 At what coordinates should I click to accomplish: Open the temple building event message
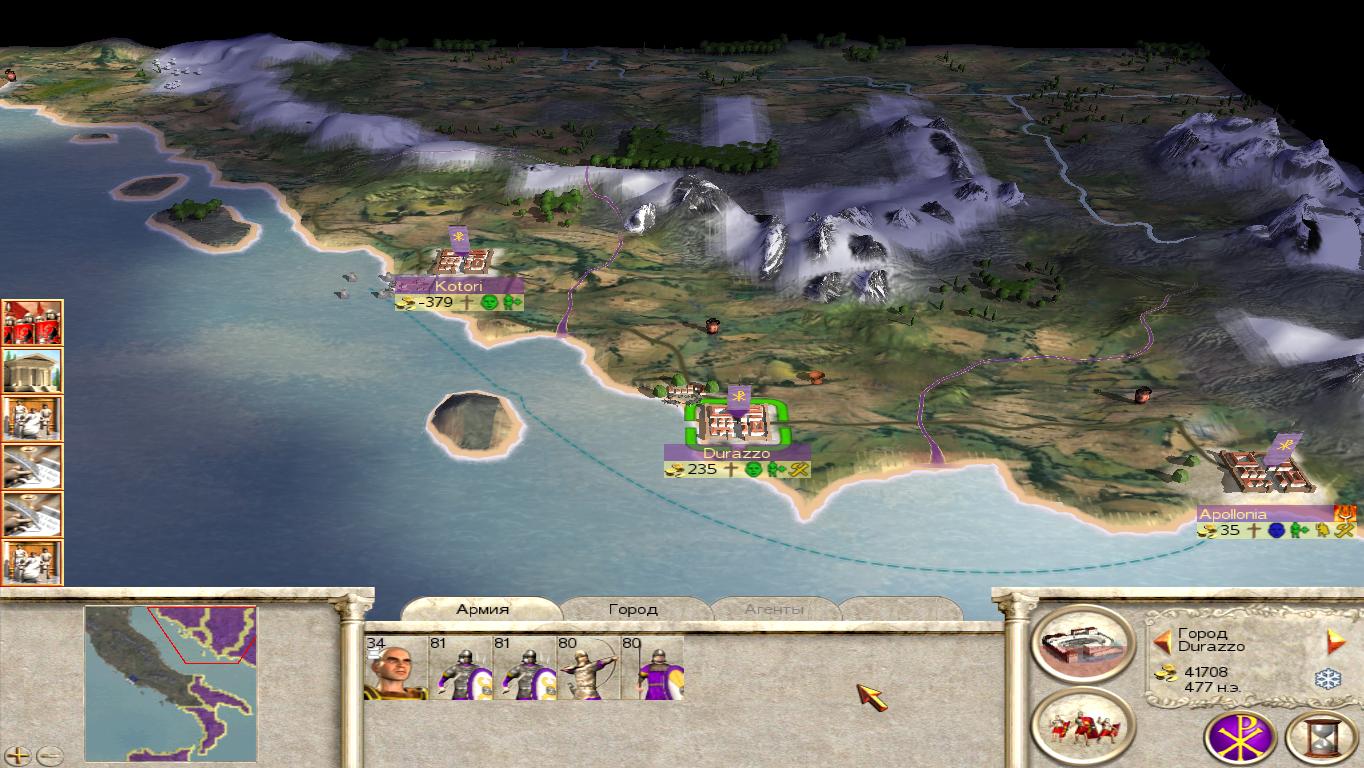(32, 371)
